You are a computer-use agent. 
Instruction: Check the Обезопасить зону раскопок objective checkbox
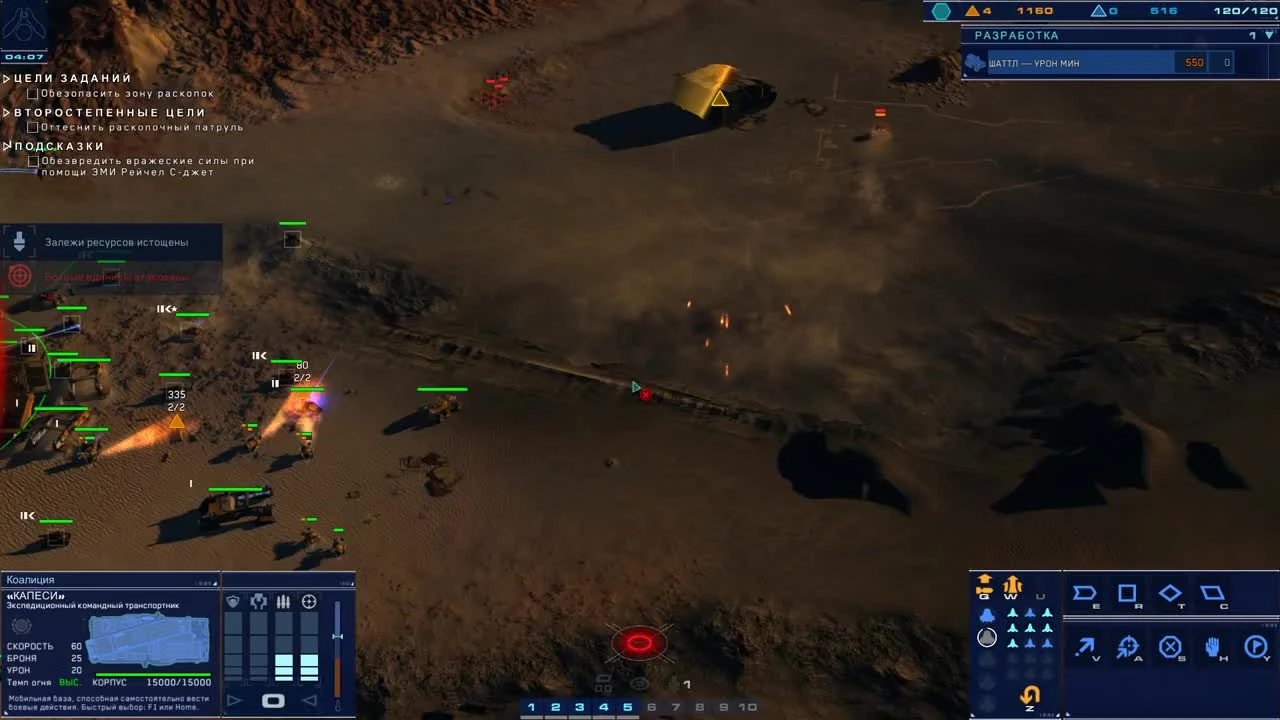[x=31, y=93]
